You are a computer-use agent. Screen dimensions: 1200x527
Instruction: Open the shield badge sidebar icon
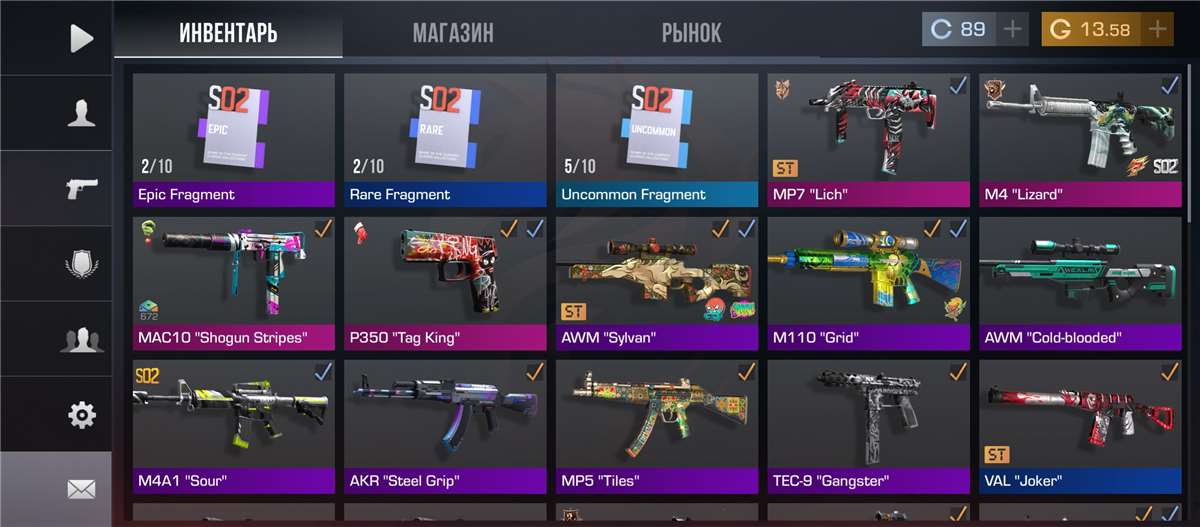pyautogui.click(x=81, y=264)
